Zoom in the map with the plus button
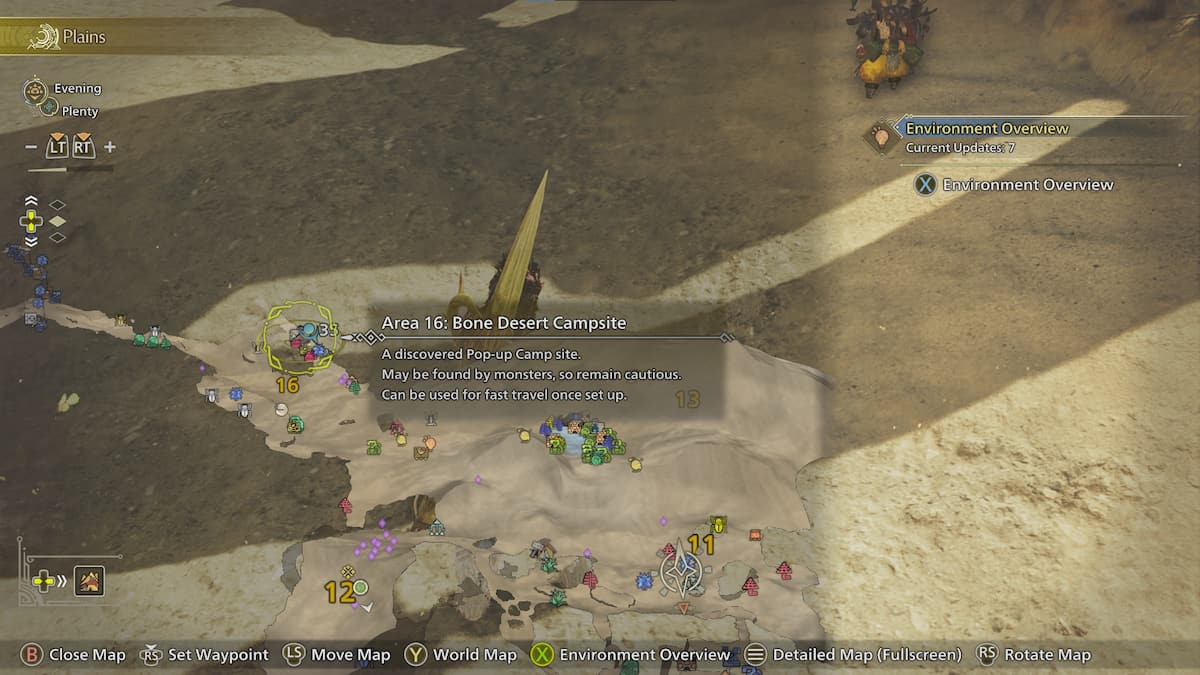The height and width of the screenshot is (675, 1200). pos(110,147)
